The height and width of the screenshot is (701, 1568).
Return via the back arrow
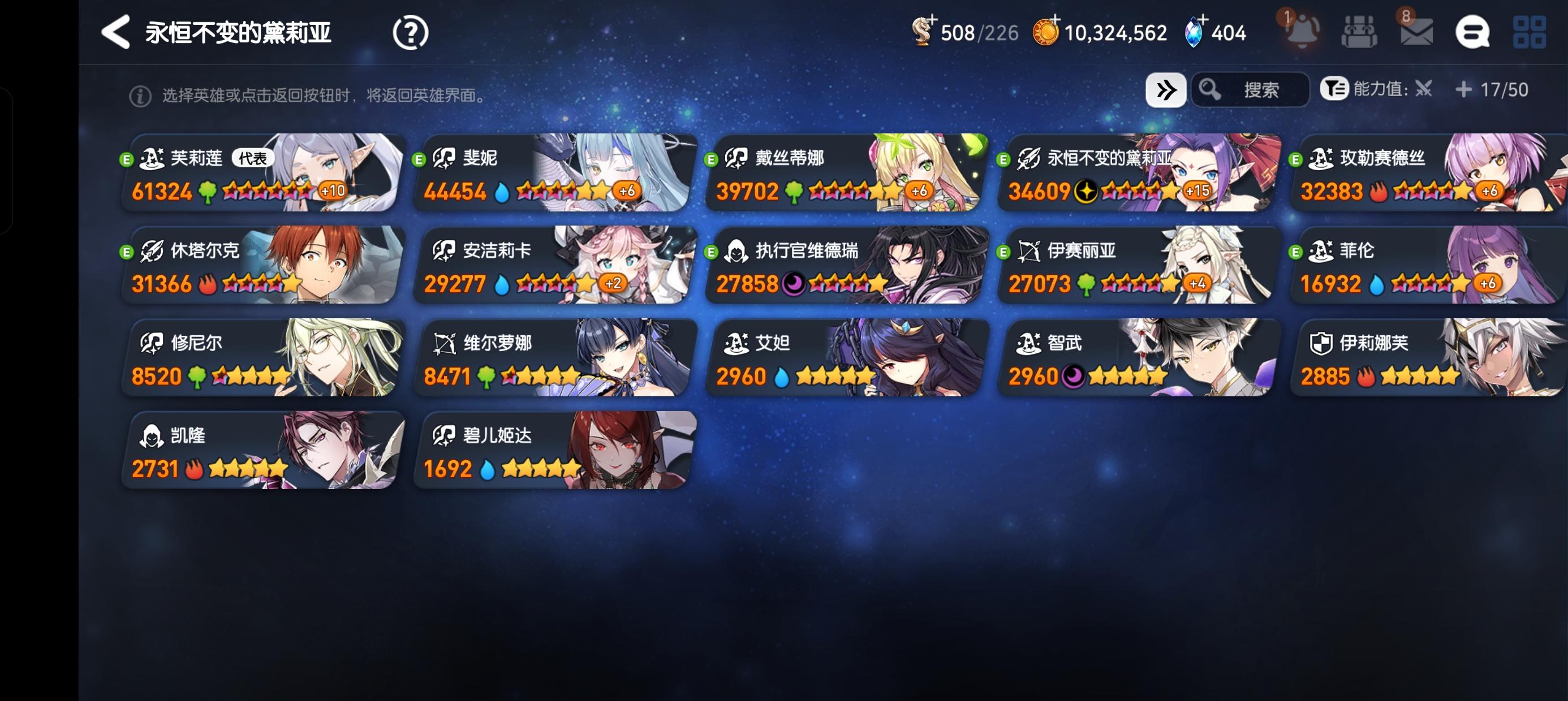(x=115, y=33)
